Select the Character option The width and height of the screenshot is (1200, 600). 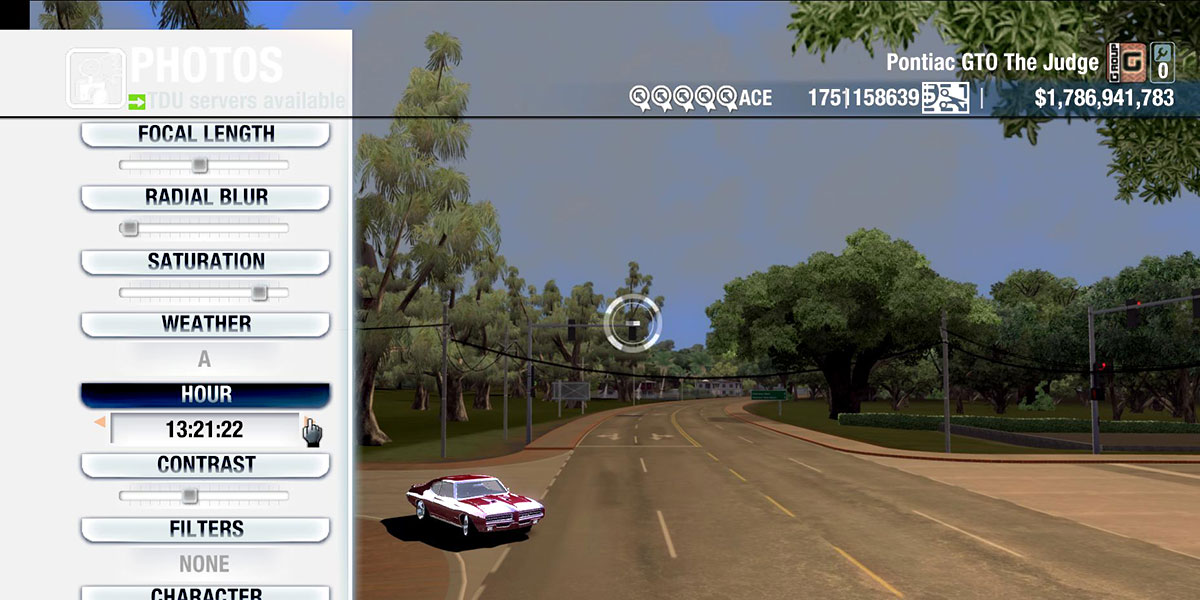tap(205, 593)
